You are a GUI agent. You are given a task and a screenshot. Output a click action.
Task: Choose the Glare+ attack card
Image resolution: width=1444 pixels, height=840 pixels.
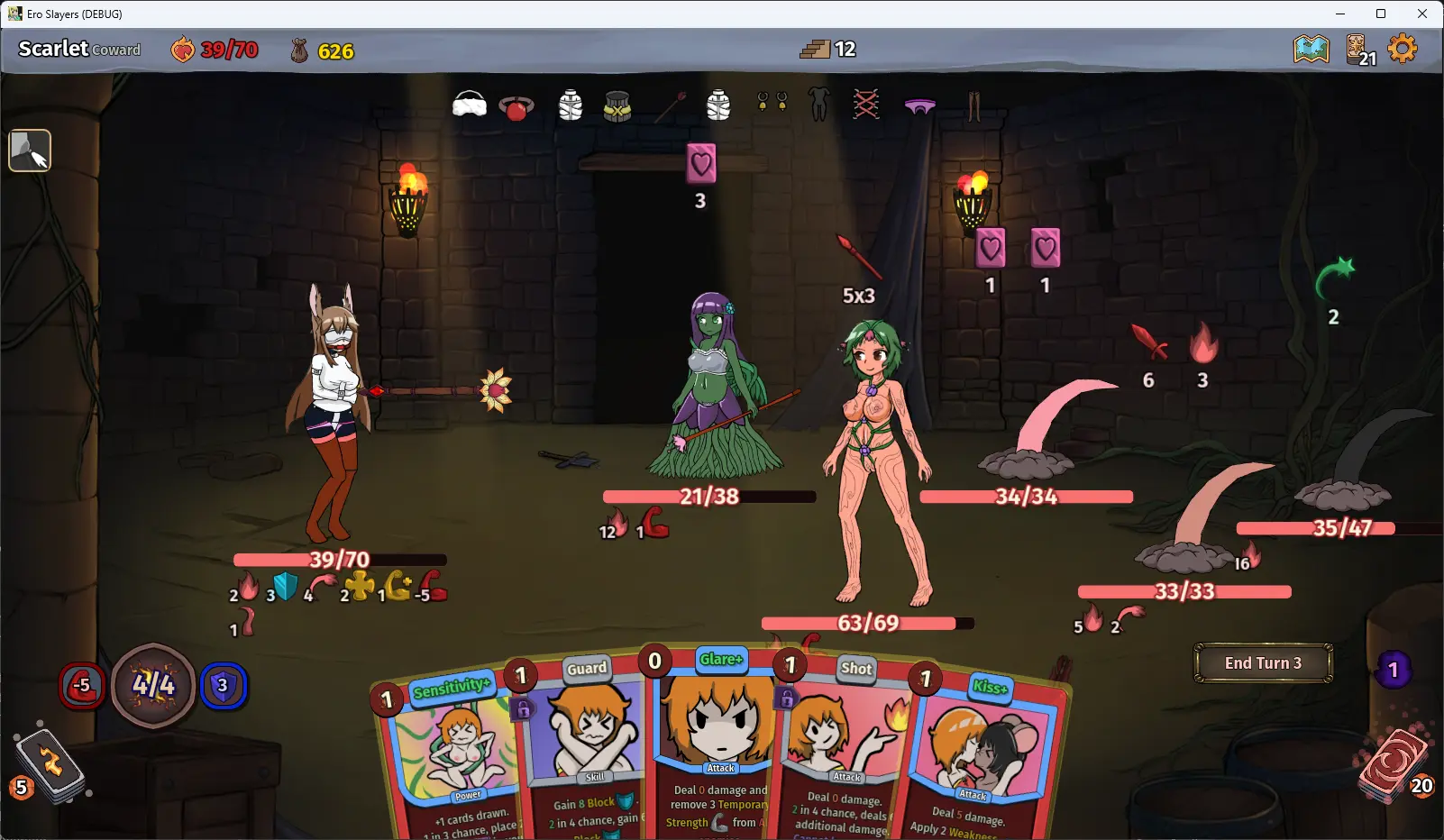(717, 730)
